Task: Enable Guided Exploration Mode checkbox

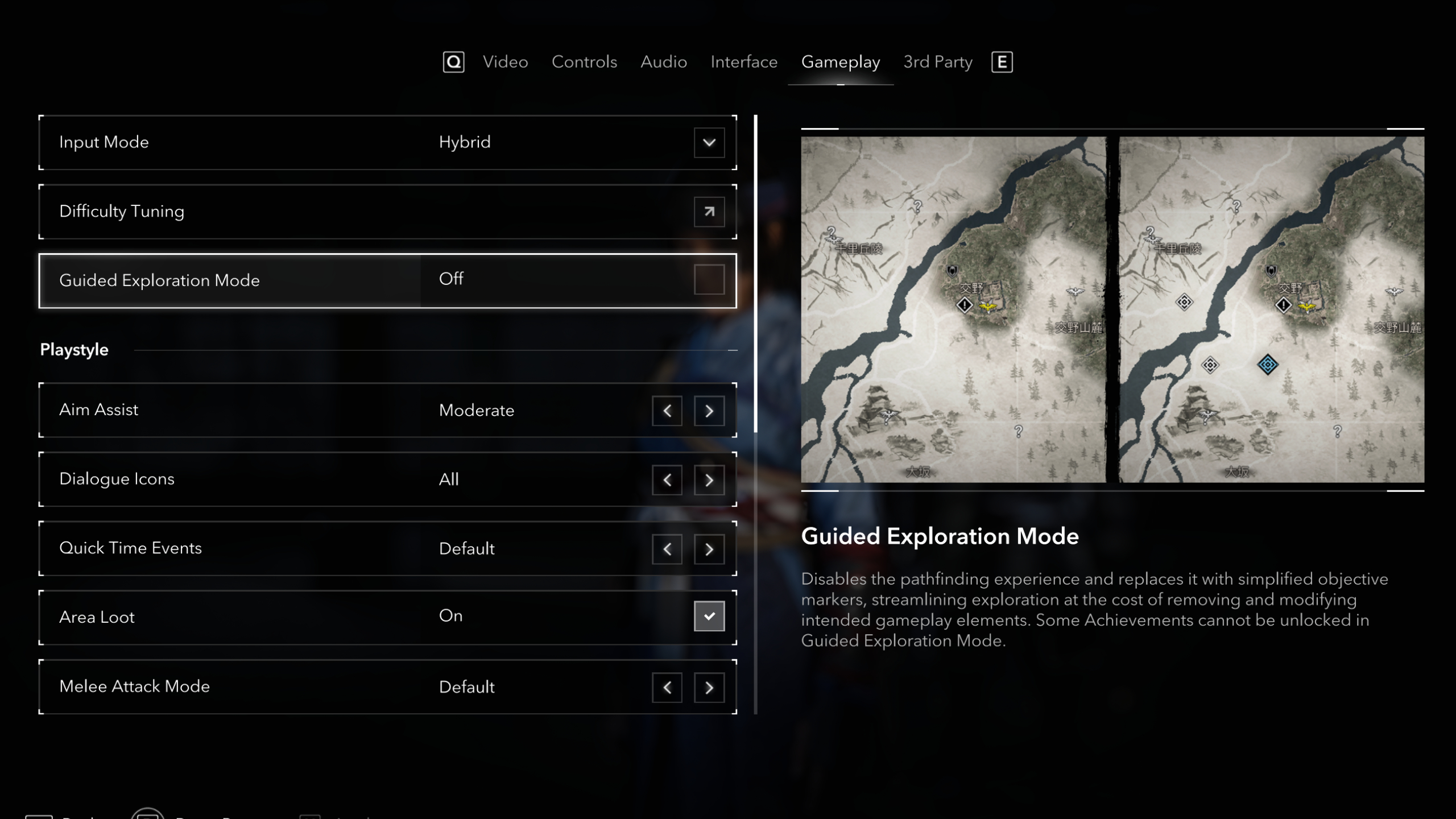Action: [709, 280]
